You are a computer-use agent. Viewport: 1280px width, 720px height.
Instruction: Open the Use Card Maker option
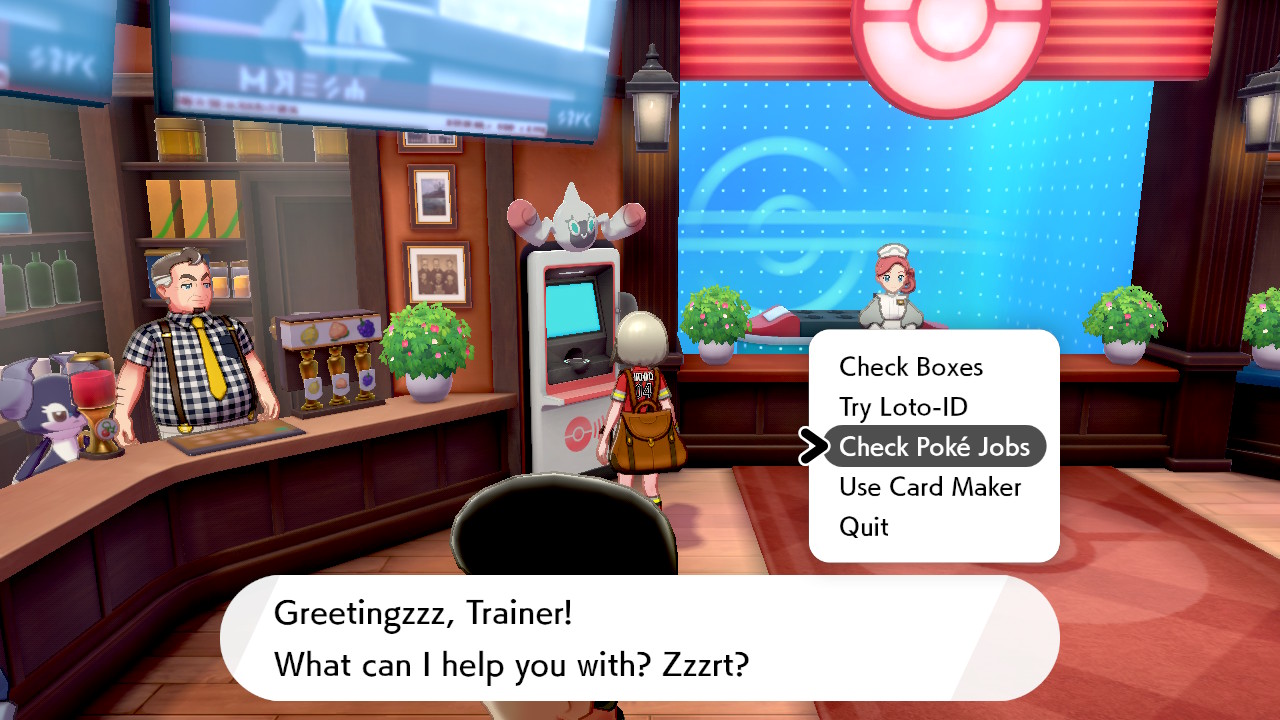click(930, 487)
